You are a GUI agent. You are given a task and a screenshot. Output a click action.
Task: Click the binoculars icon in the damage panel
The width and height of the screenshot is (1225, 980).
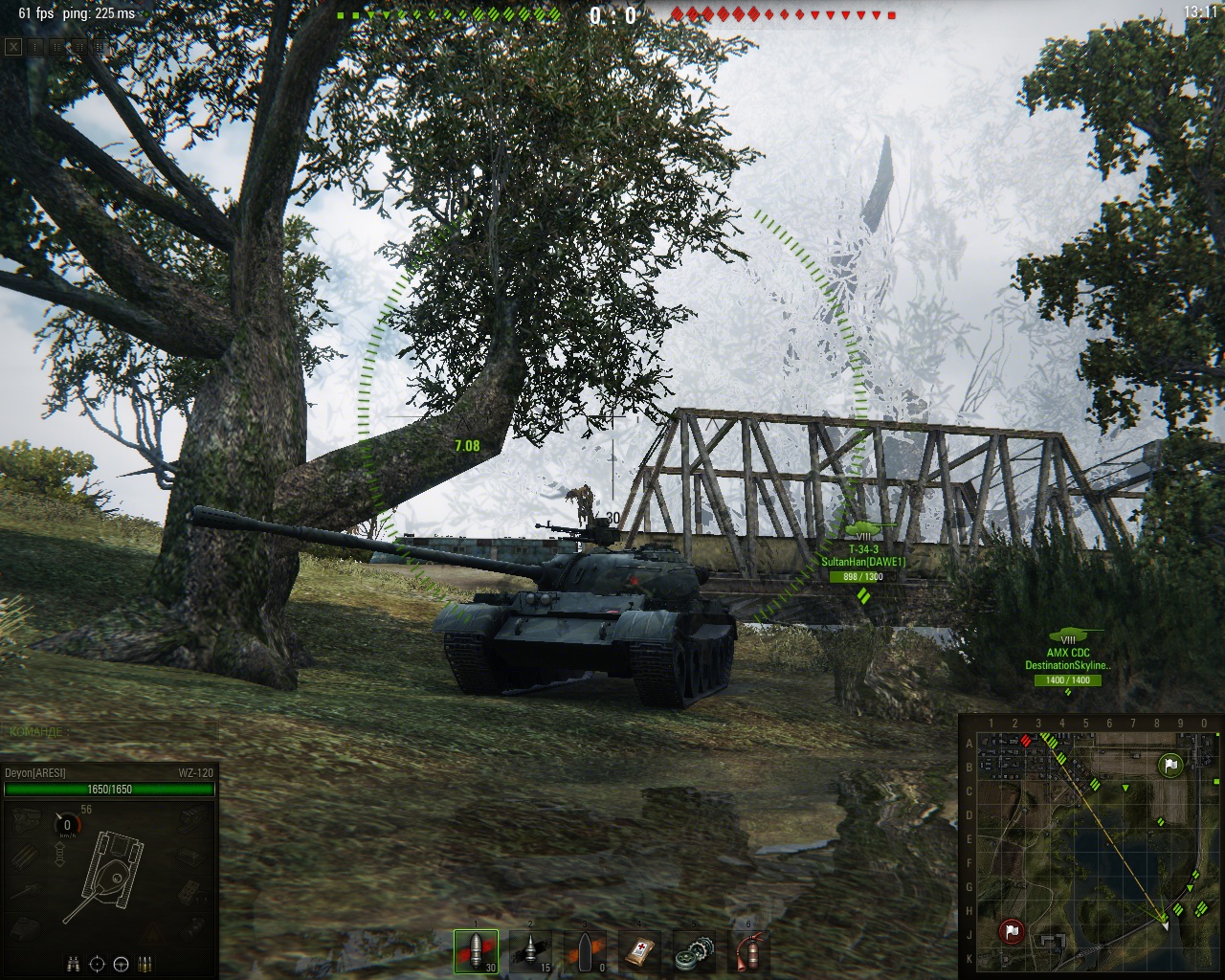tap(75, 964)
